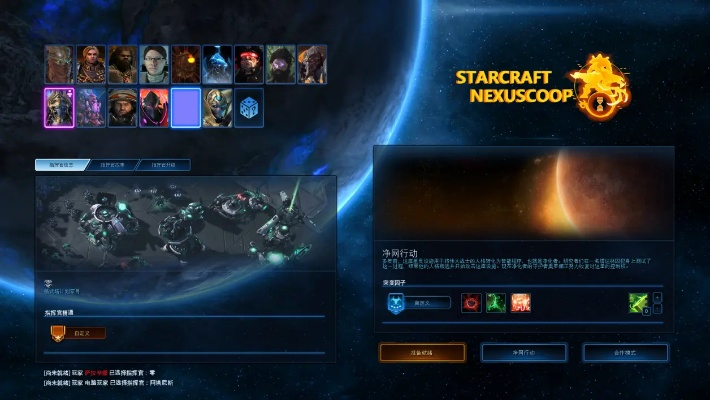Click the fiery orange mutator icon

pos(521,302)
